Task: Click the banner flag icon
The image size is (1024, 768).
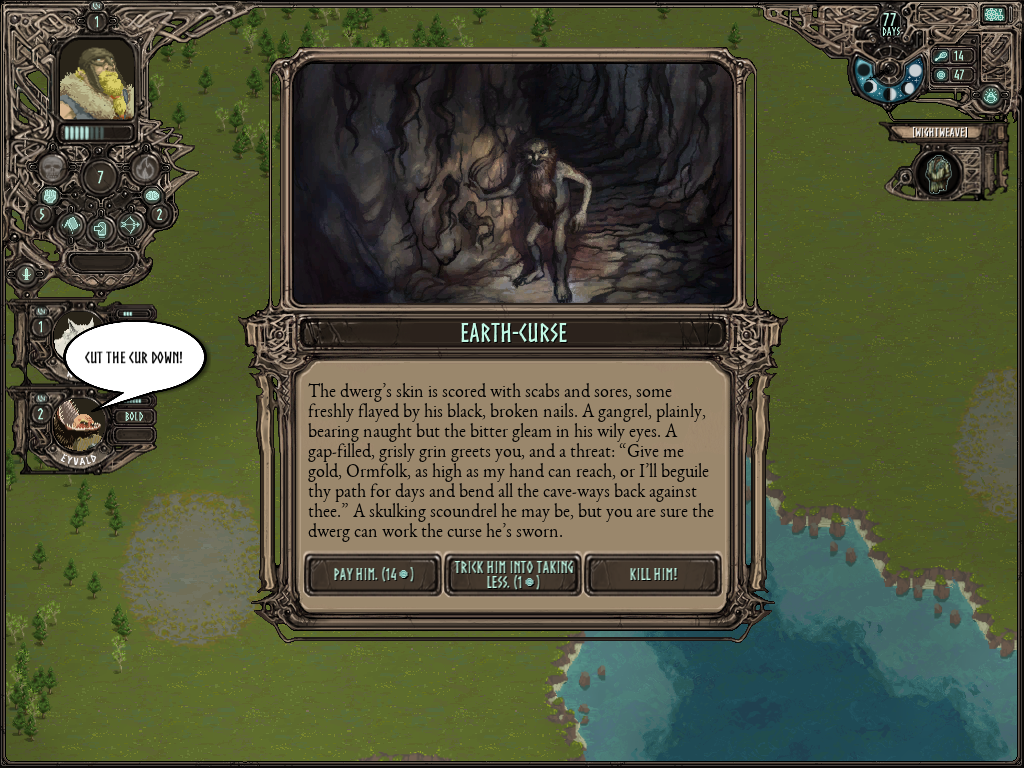Action: pos(69,226)
